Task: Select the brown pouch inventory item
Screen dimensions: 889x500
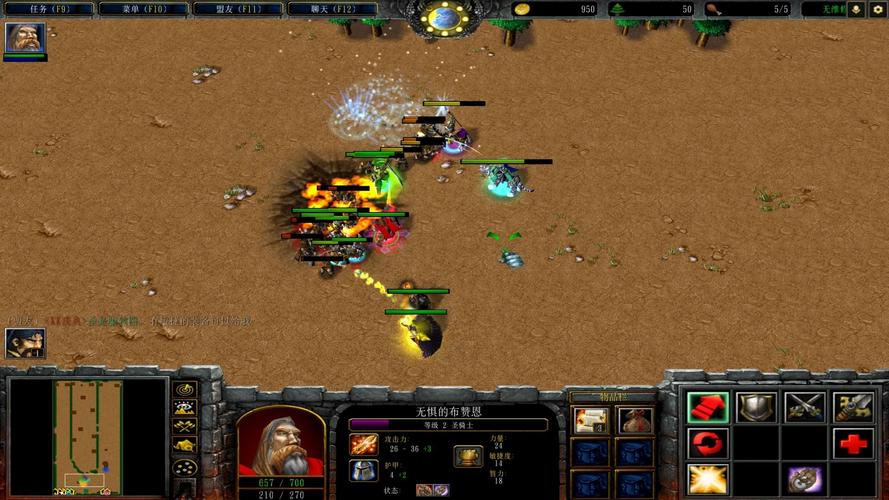Action: (635, 421)
